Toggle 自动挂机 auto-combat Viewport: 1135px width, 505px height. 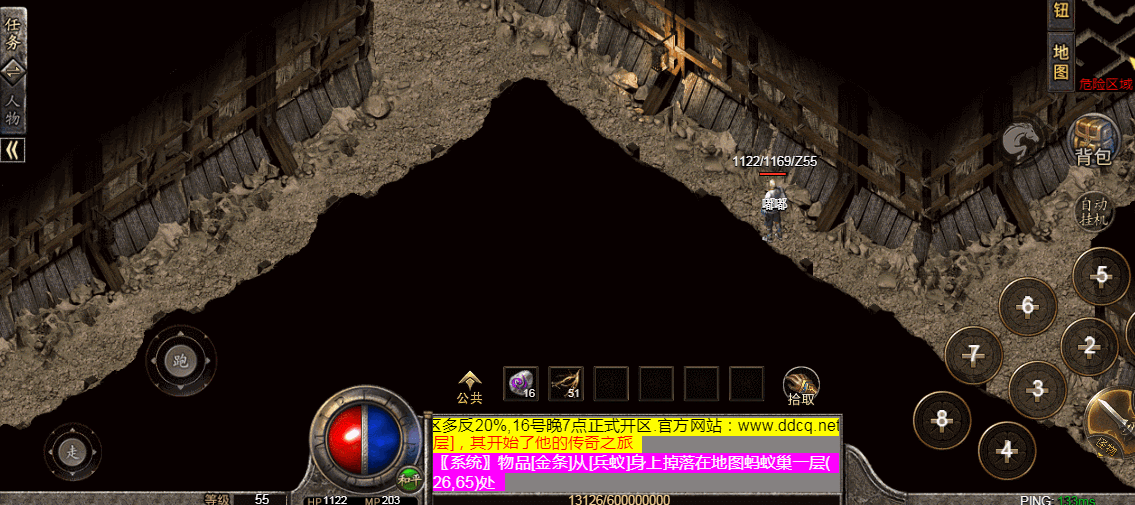[x=1095, y=211]
